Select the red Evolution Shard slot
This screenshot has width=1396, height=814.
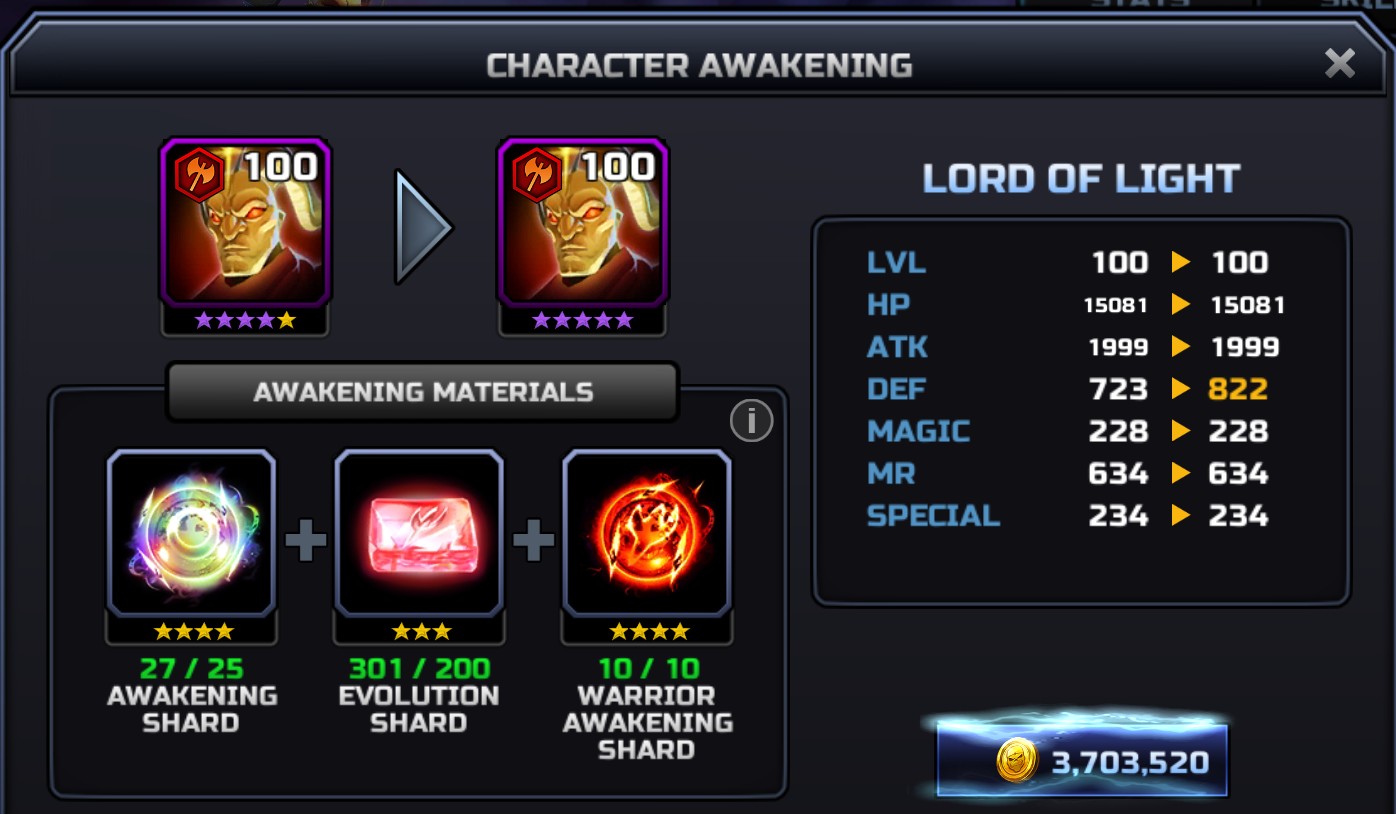click(419, 533)
